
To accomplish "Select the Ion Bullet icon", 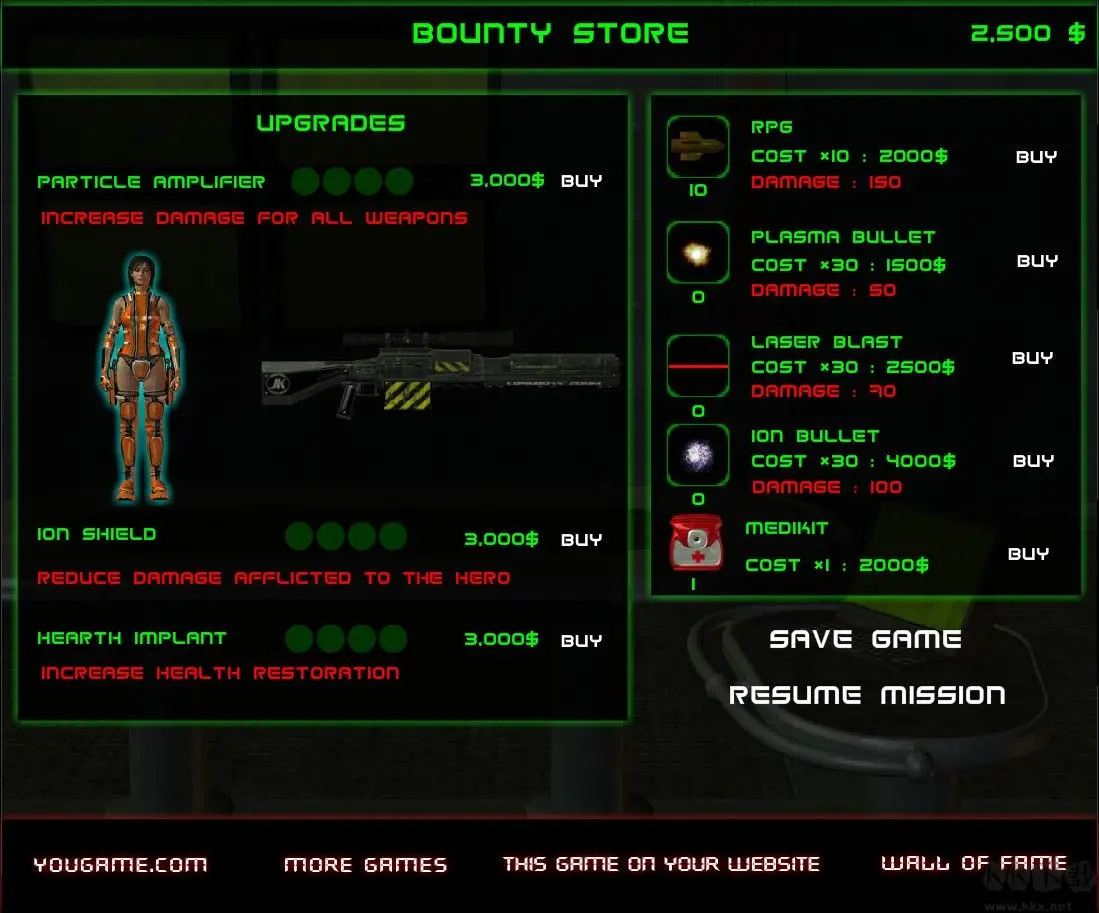I will click(x=697, y=457).
